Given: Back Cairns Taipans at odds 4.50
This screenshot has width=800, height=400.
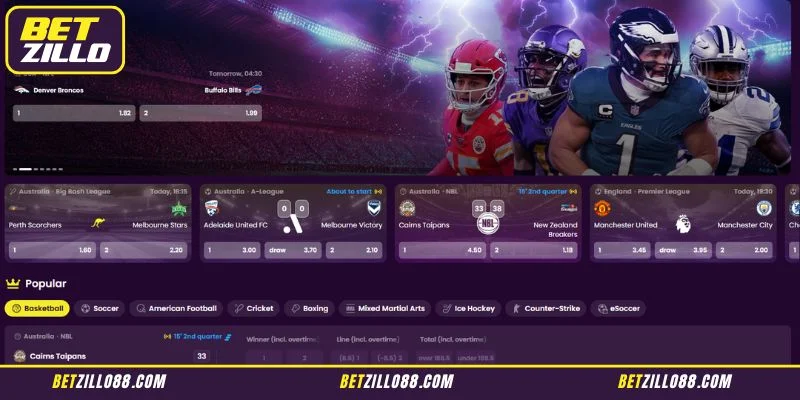Looking at the screenshot, I should coord(441,250).
